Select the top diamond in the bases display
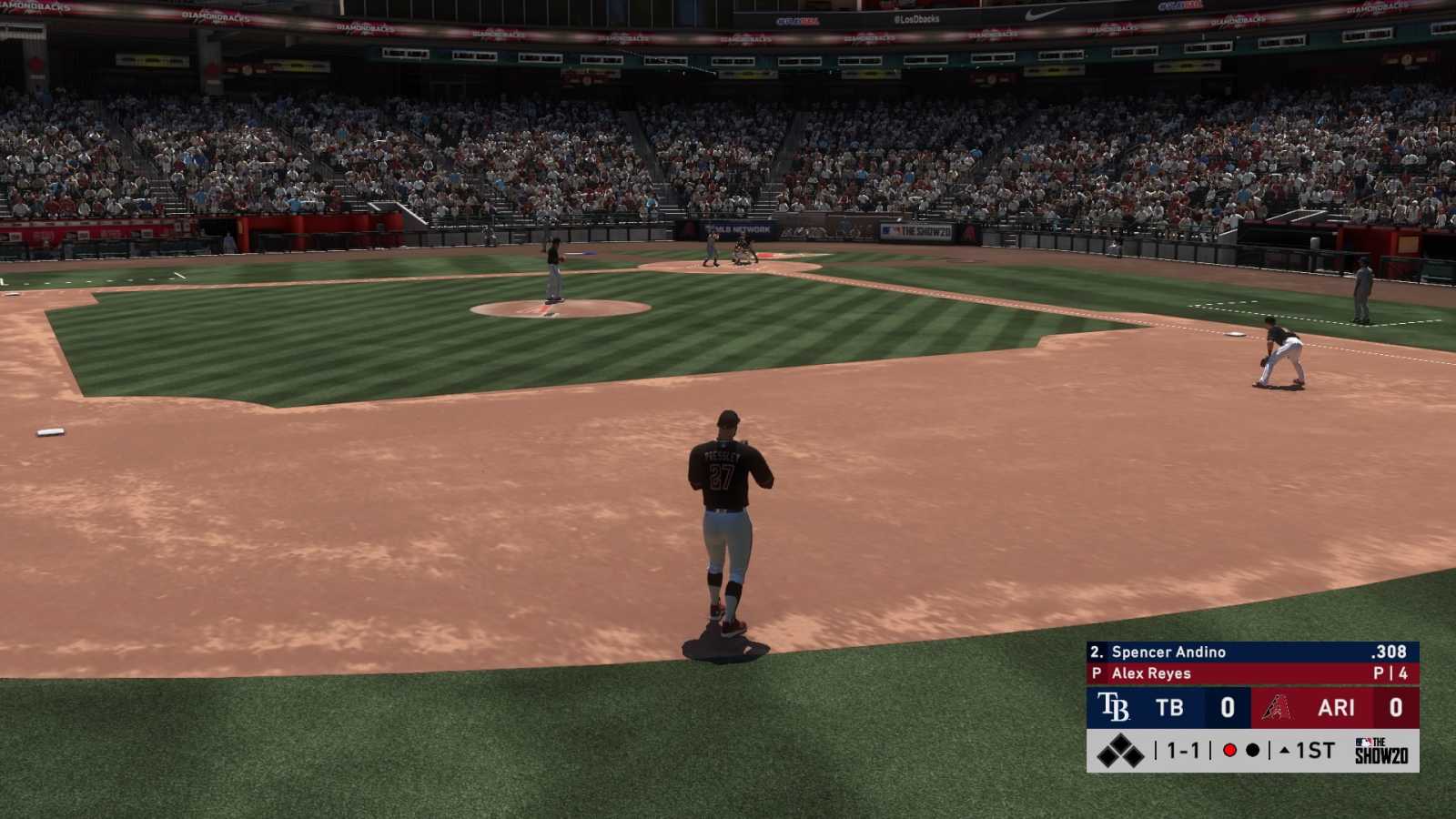The width and height of the screenshot is (1456, 819). pyautogui.click(x=1121, y=743)
